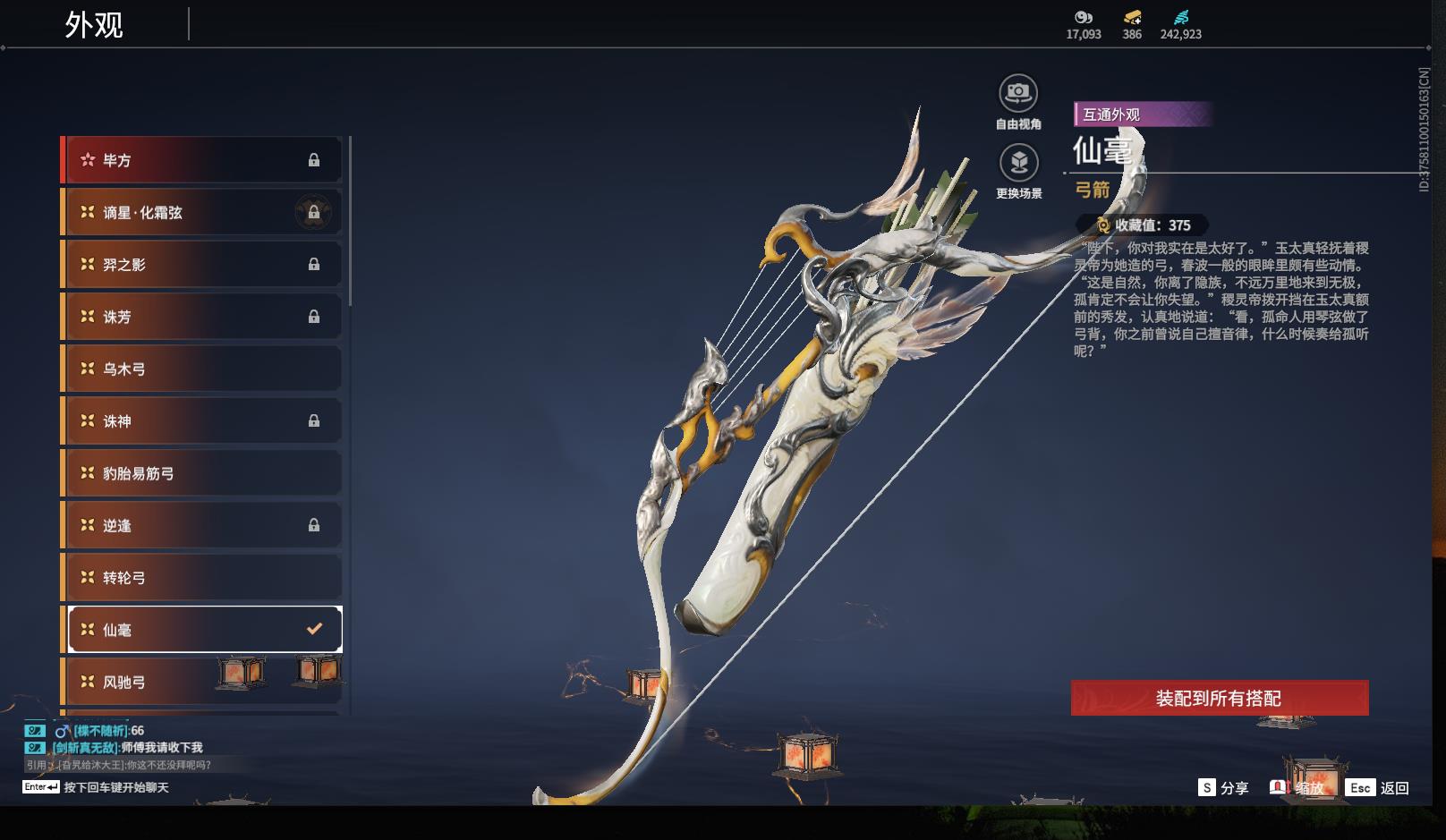Pick the 逆逢 list entry

202,525
